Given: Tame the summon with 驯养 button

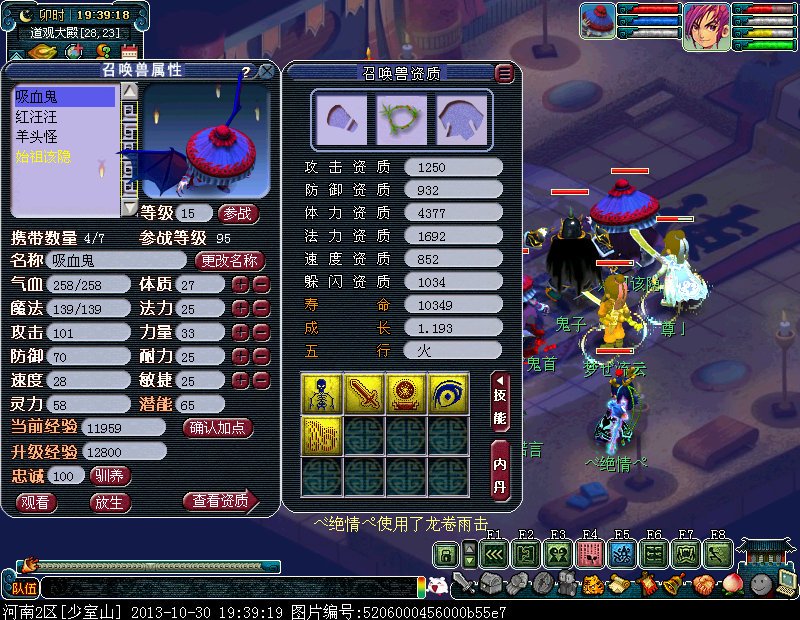Looking at the screenshot, I should pyautogui.click(x=110, y=476).
